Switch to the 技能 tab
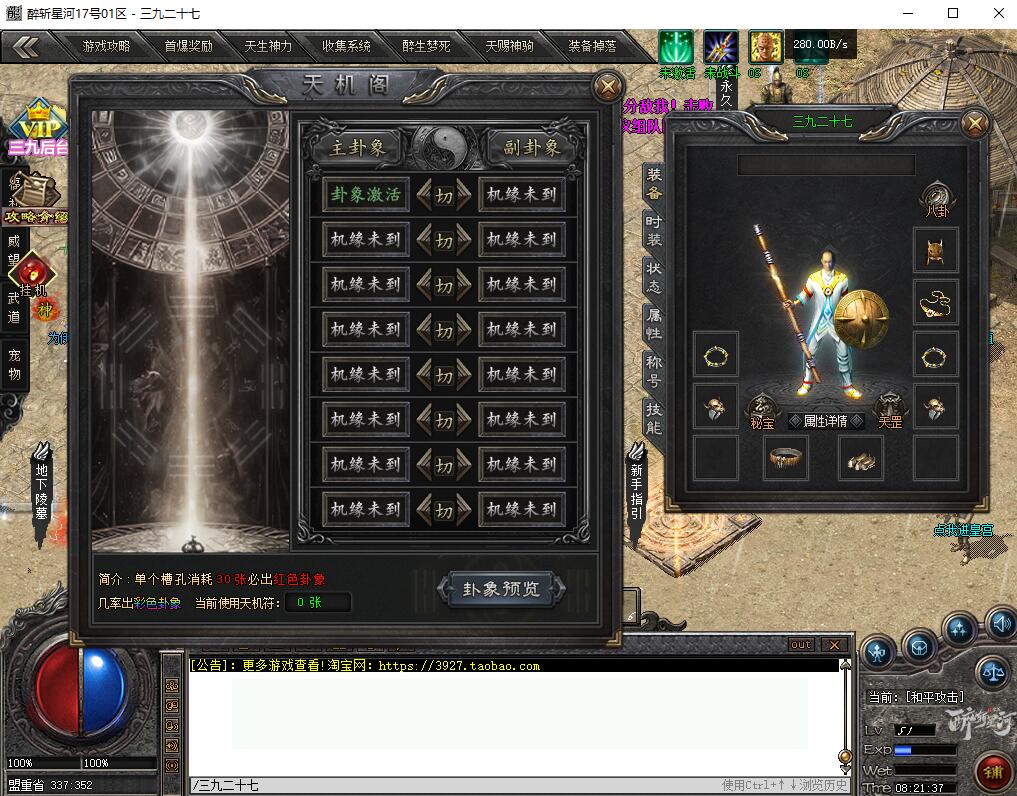1017x796 pixels. pyautogui.click(x=653, y=418)
